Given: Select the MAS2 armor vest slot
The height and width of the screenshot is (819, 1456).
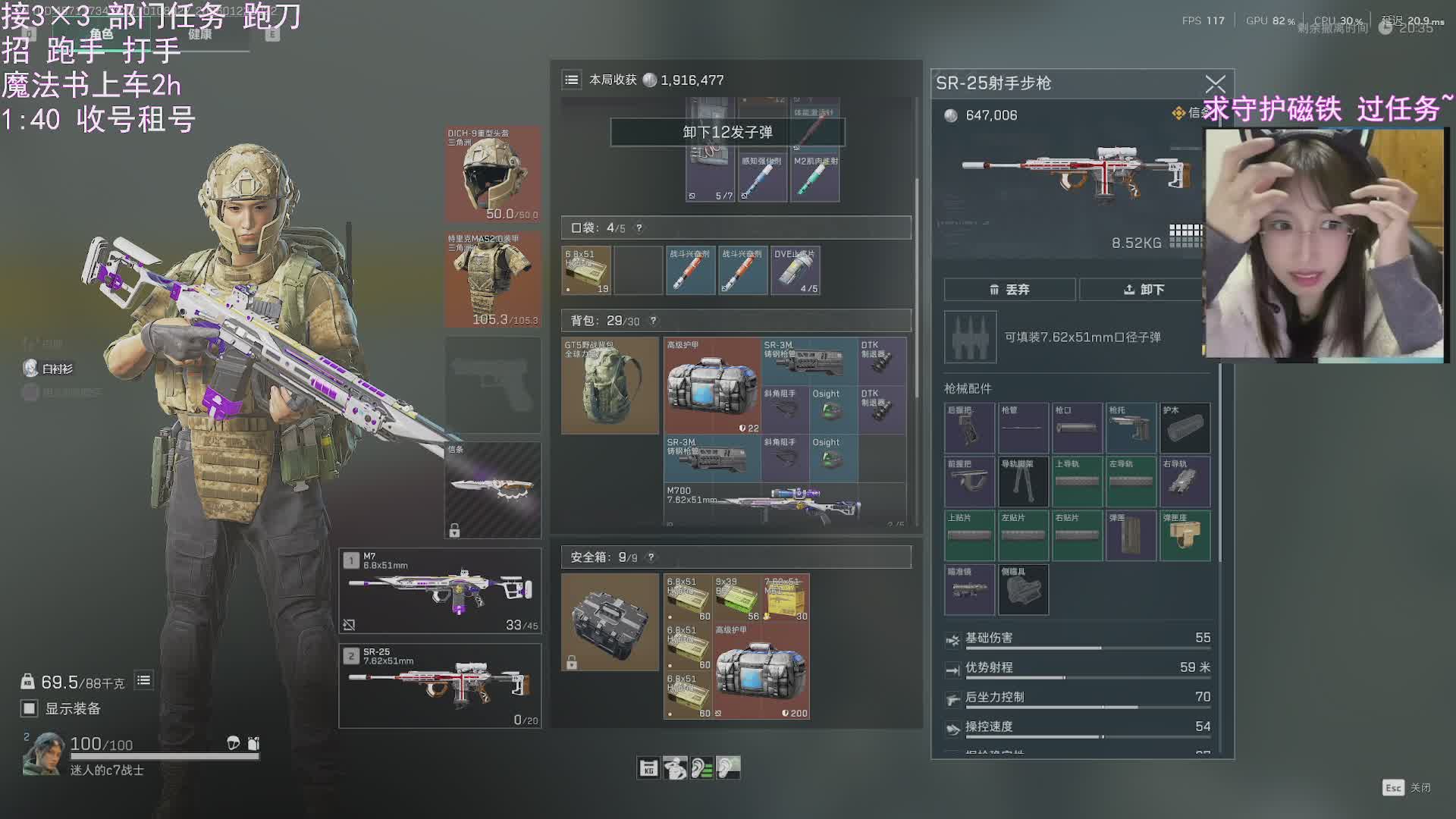Looking at the screenshot, I should 493,279.
